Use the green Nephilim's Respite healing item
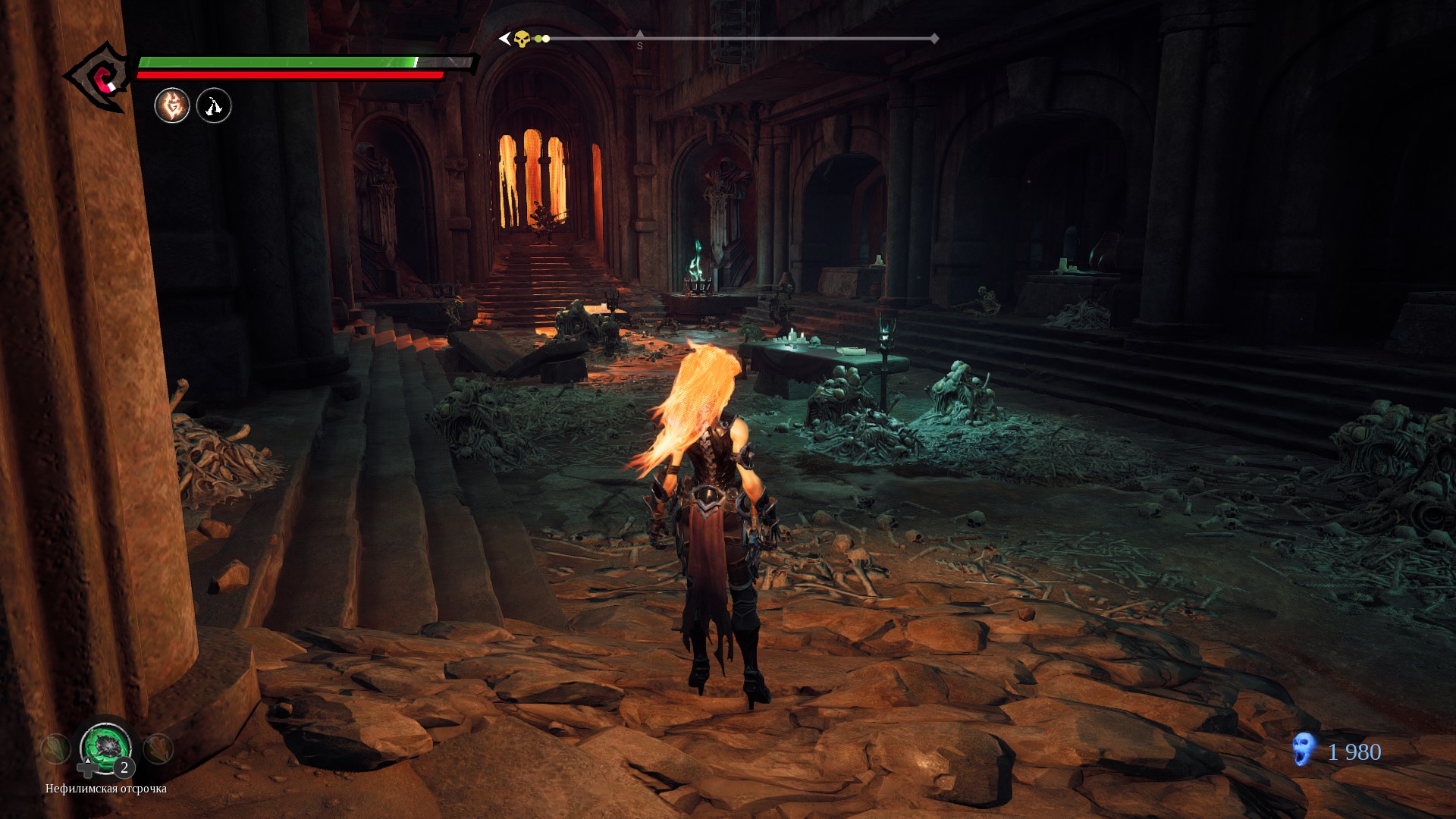This screenshot has width=1456, height=819. (105, 747)
